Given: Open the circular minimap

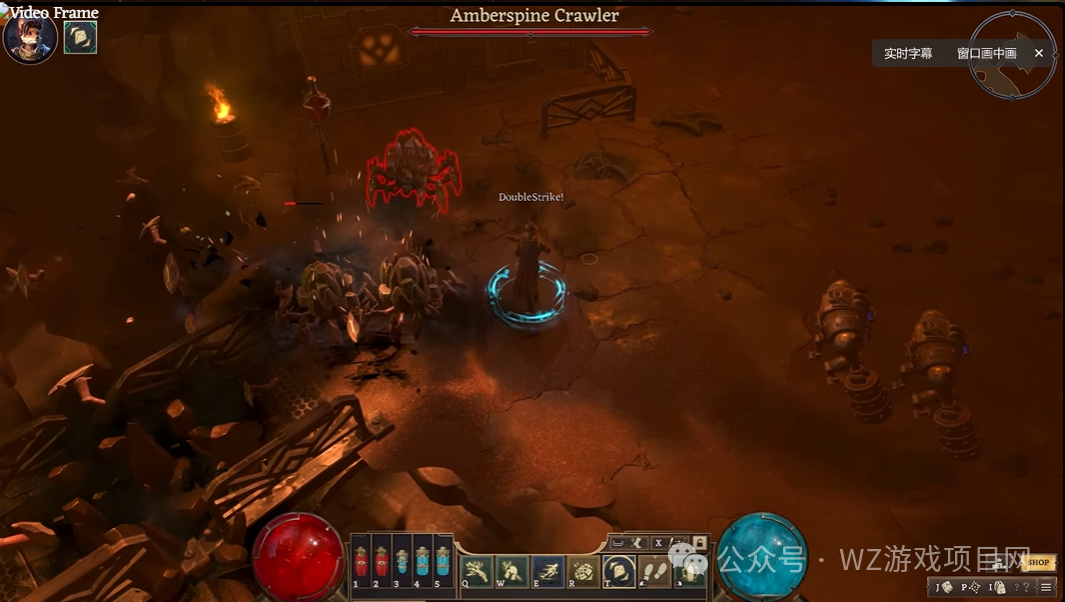Looking at the screenshot, I should pyautogui.click(x=1012, y=55).
